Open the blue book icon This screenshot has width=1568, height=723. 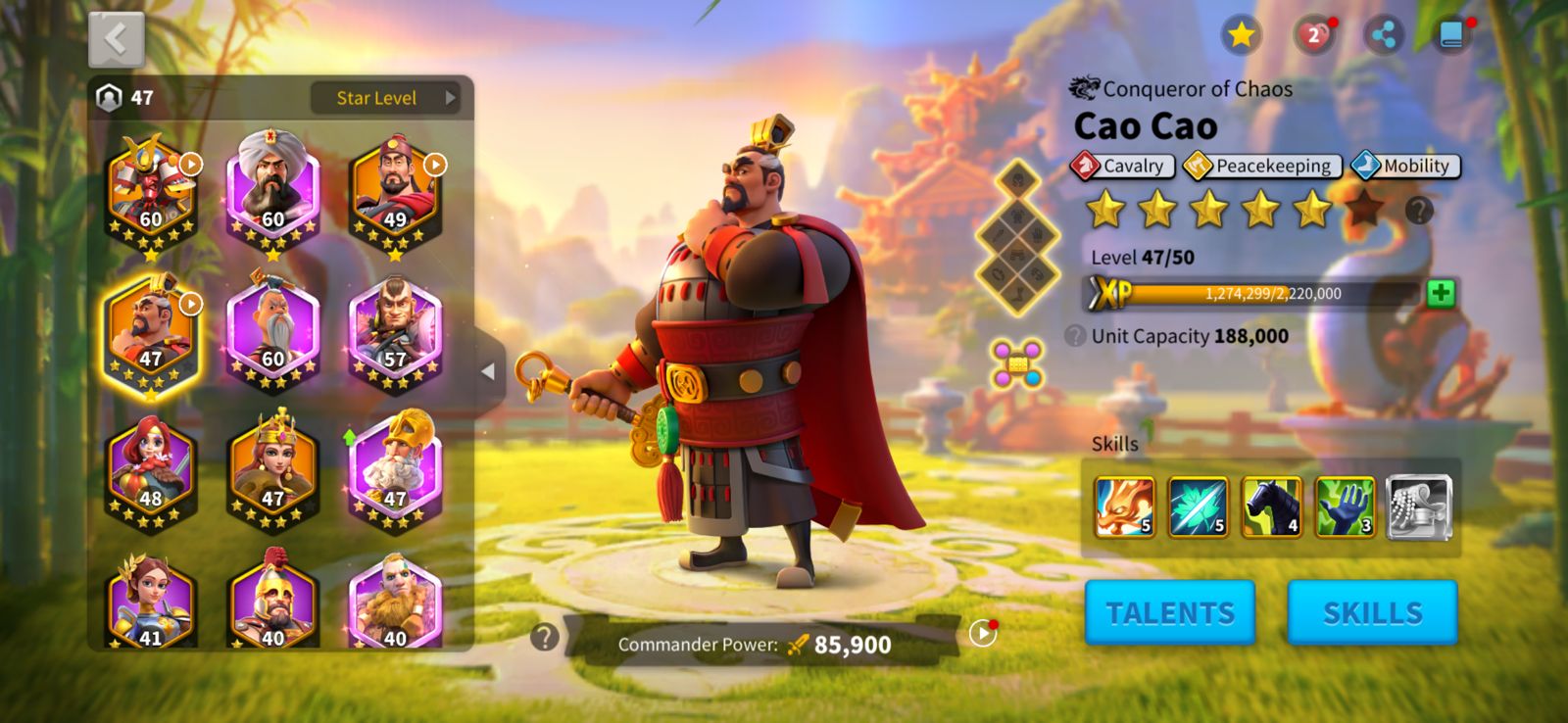1451,36
